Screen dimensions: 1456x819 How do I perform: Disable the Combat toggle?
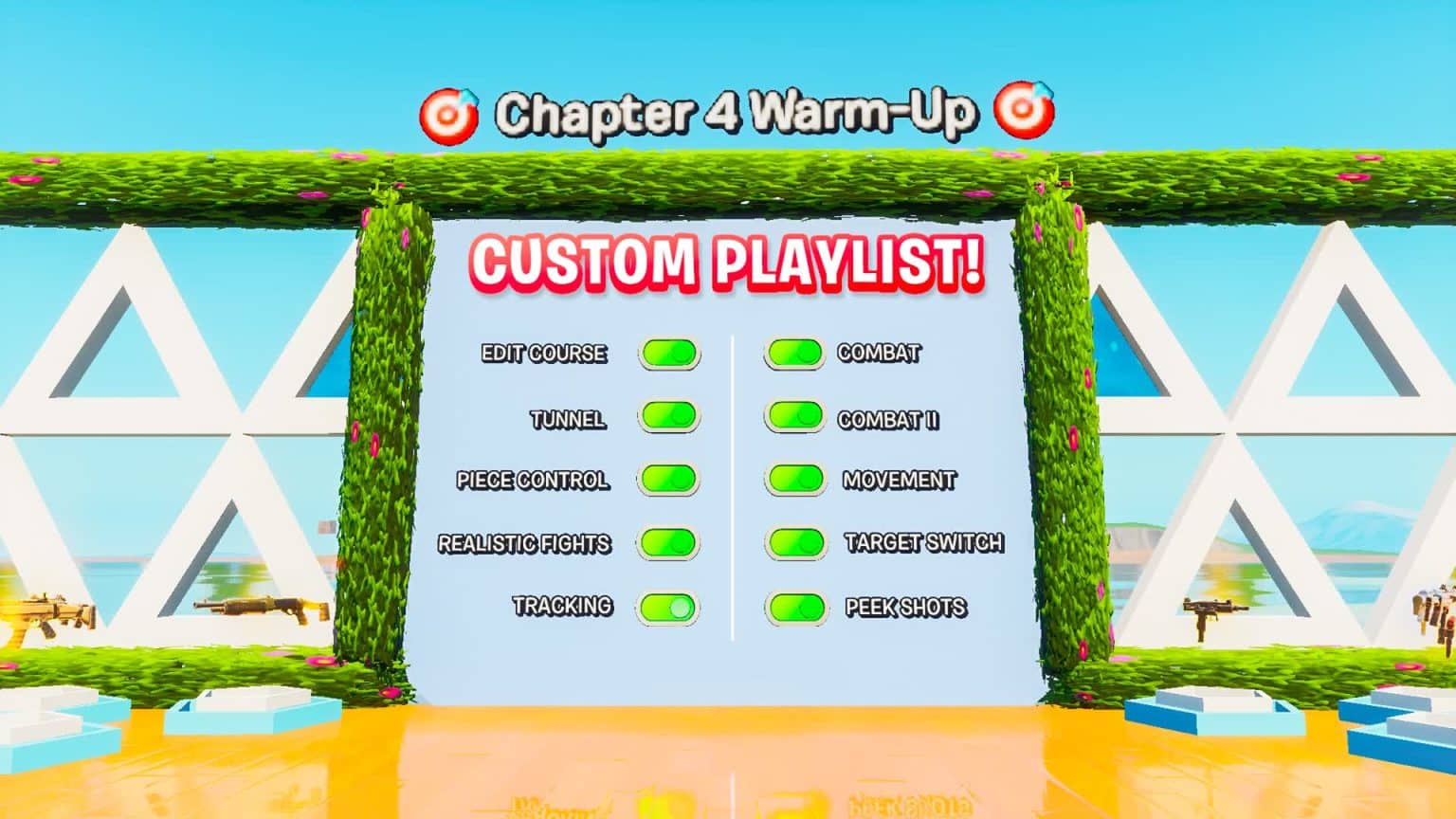tap(797, 354)
